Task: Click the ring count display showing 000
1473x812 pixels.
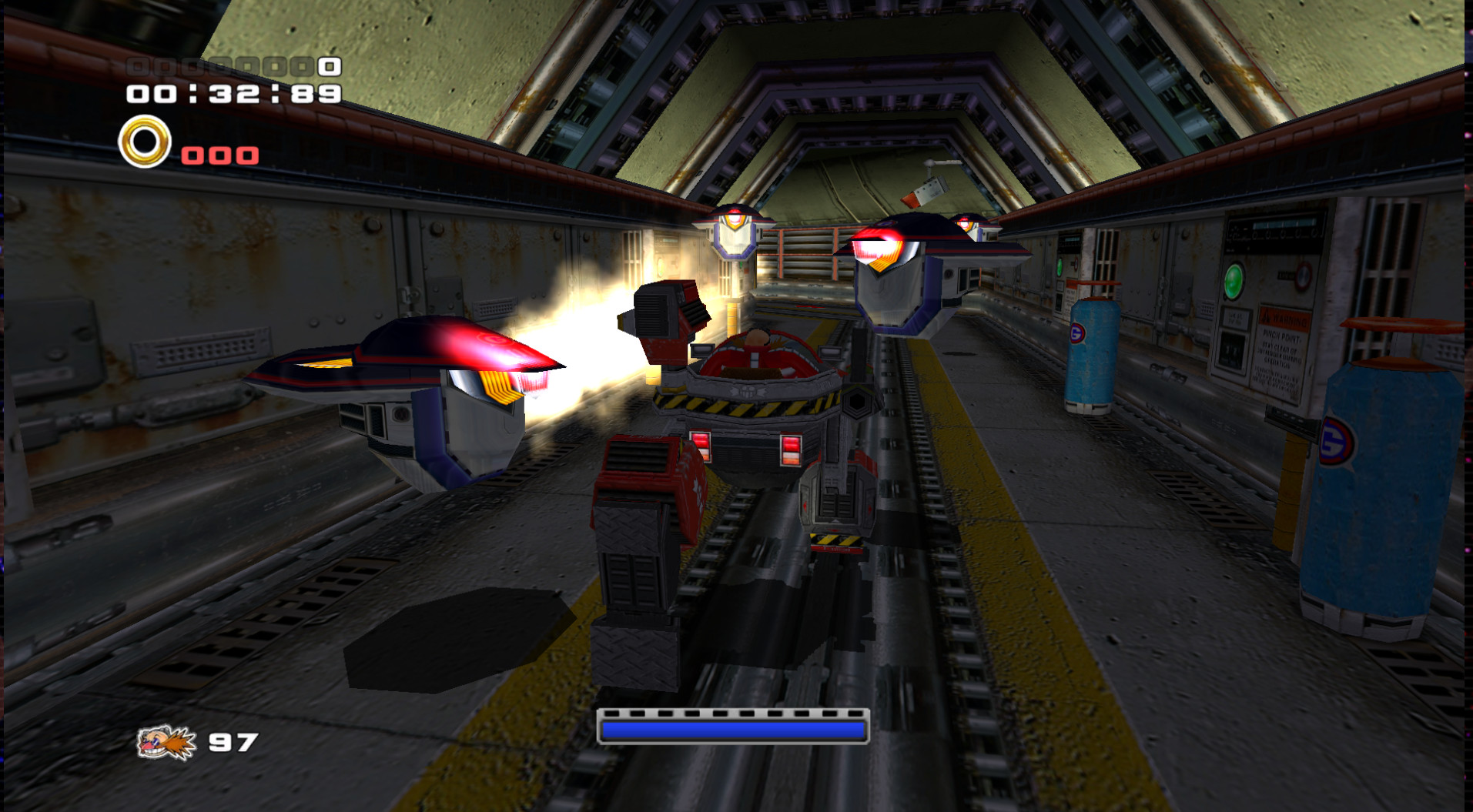Action: [x=219, y=154]
